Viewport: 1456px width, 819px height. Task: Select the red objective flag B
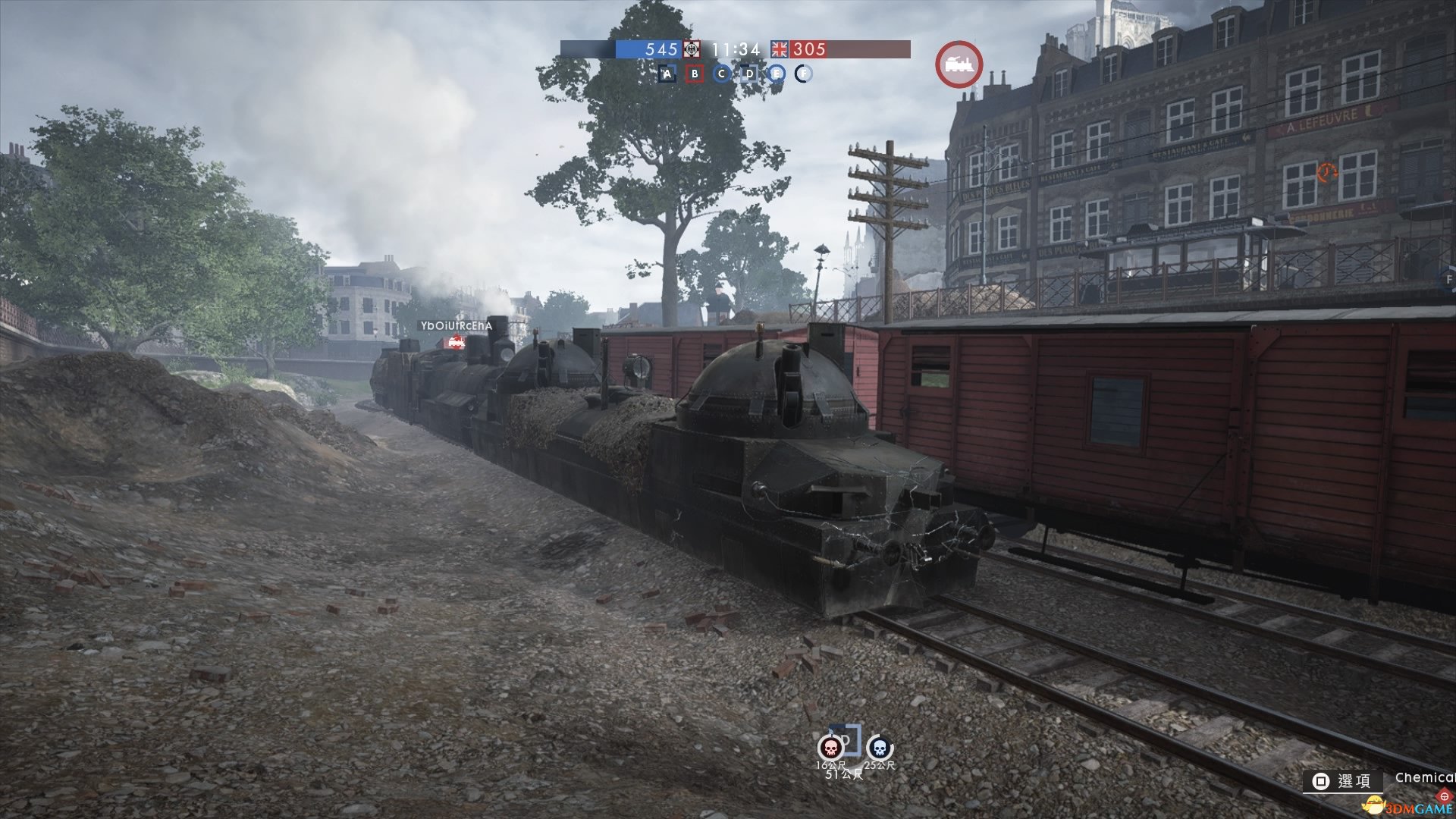coord(695,74)
